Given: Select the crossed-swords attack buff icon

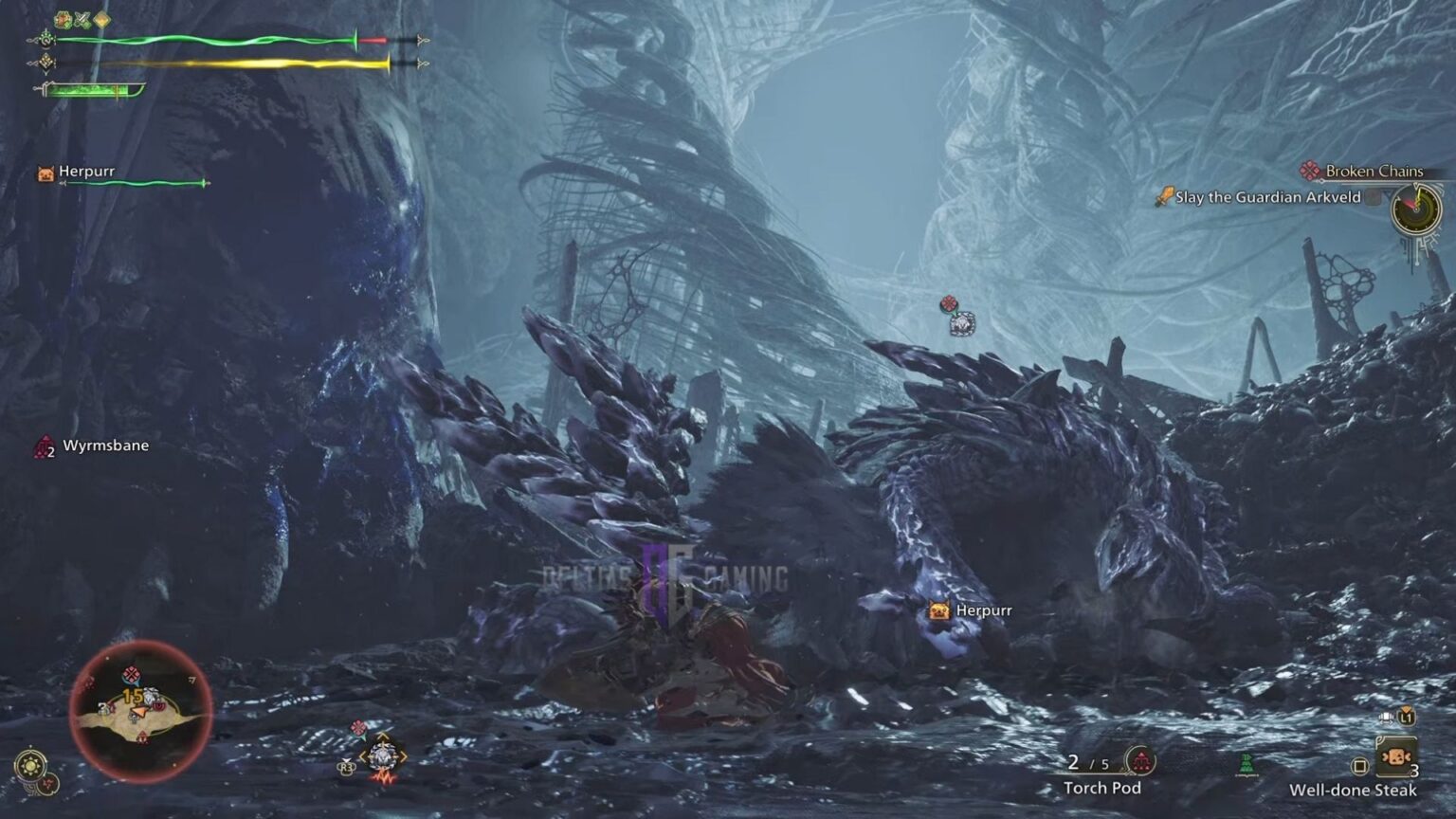Looking at the screenshot, I should coord(82,18).
